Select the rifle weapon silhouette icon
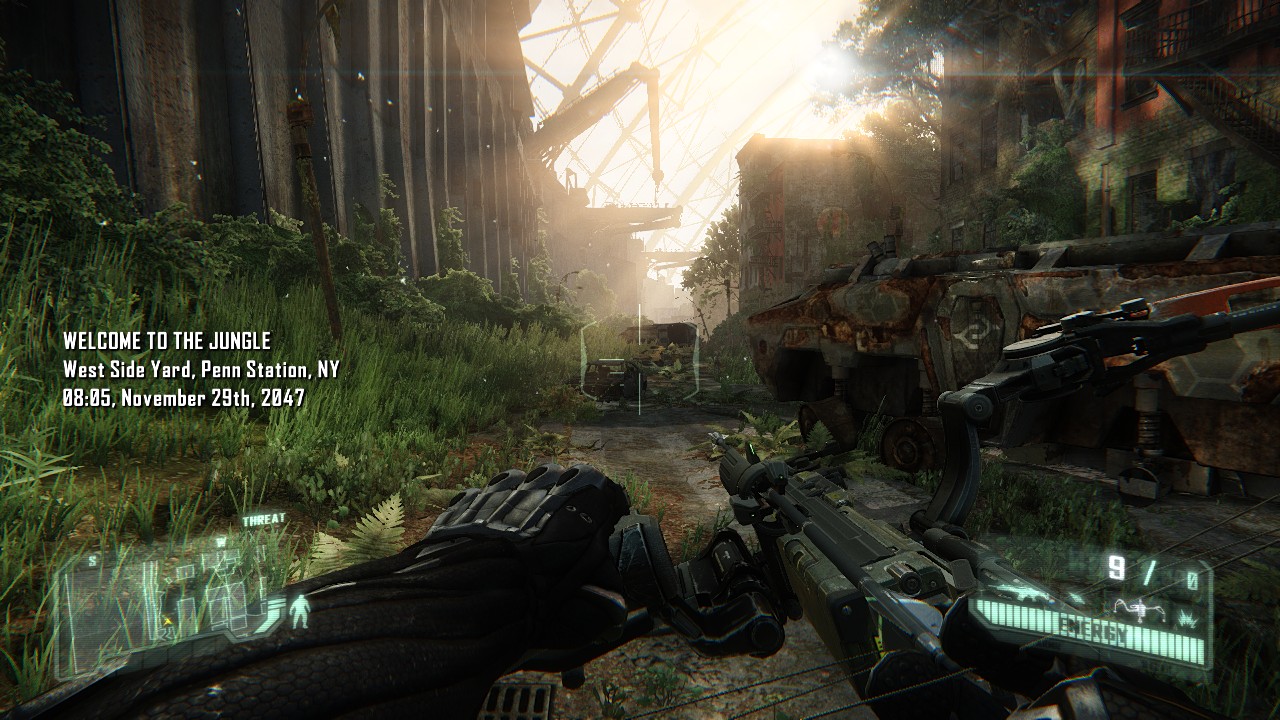Viewport: 1280px width, 720px height. pyautogui.click(x=1020, y=594)
